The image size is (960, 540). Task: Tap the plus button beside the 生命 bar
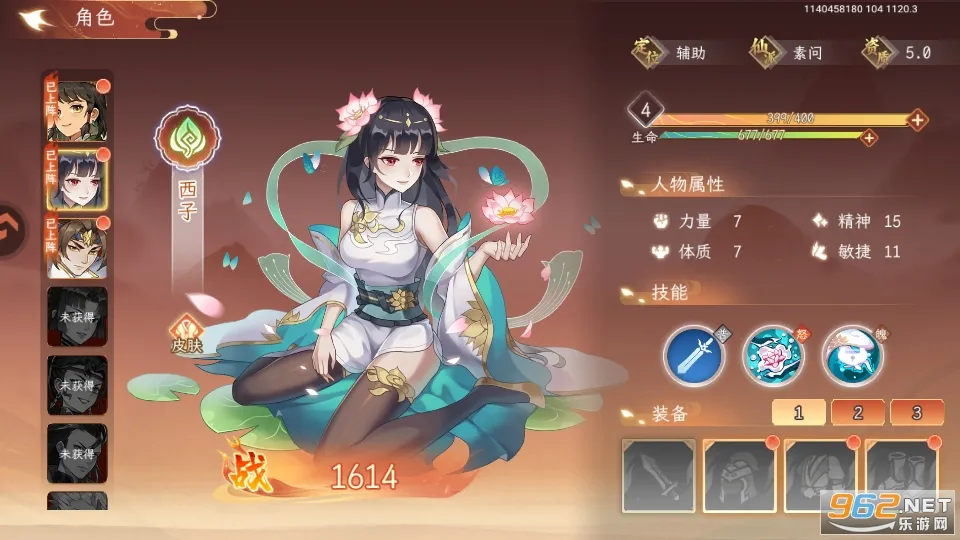click(870, 137)
